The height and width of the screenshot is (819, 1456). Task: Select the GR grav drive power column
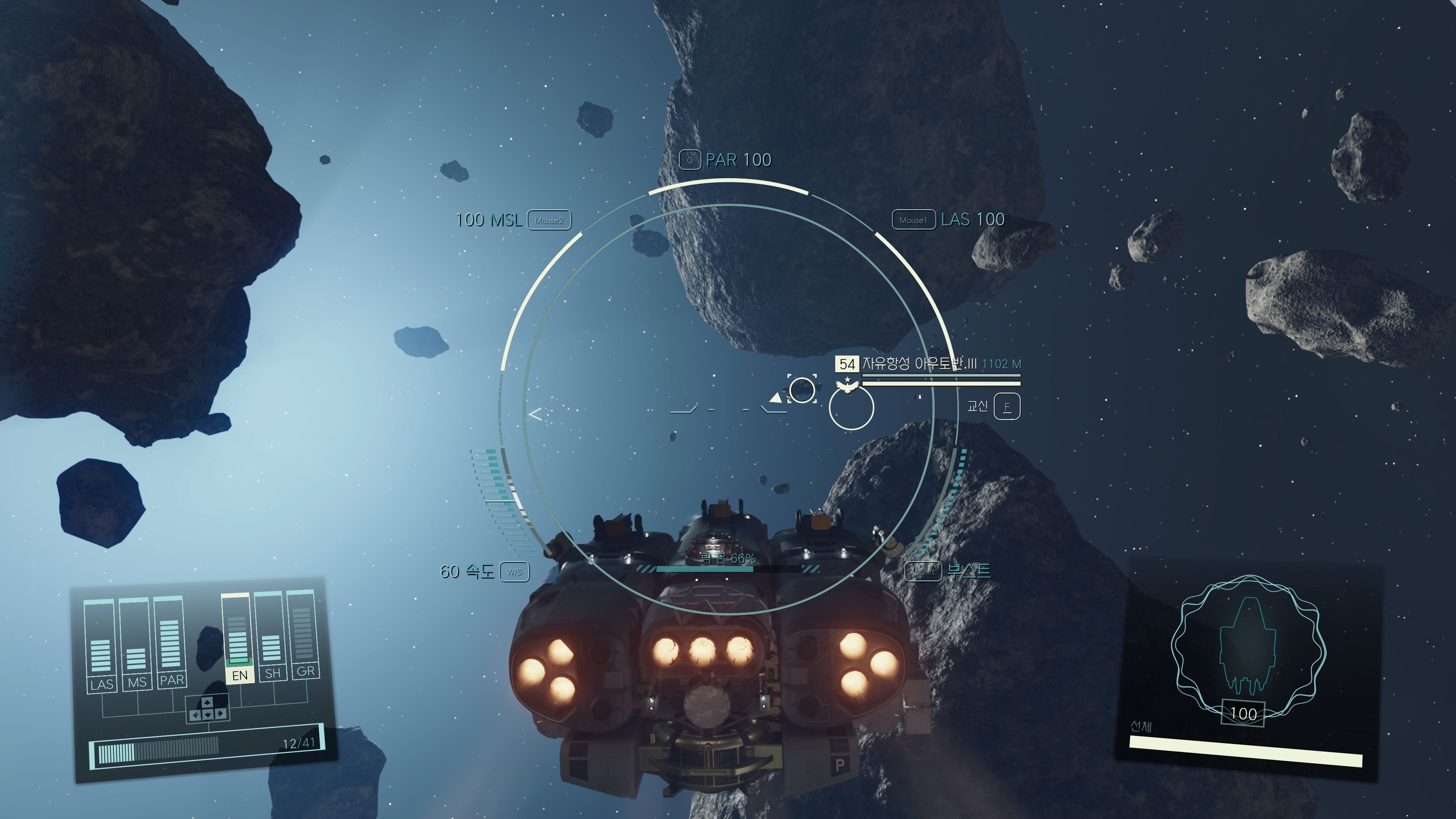click(x=303, y=634)
